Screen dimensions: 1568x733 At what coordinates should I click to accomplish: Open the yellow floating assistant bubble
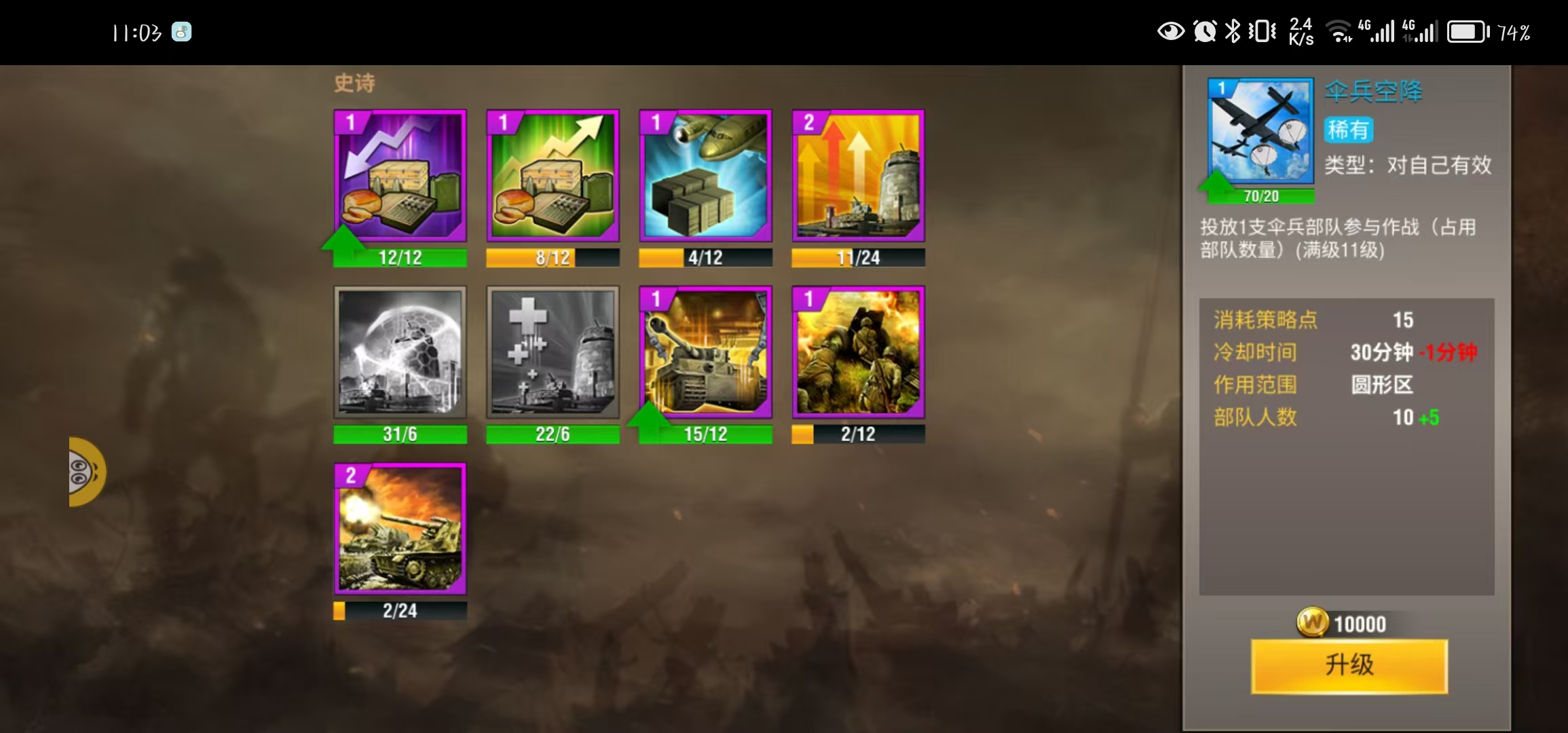point(86,472)
